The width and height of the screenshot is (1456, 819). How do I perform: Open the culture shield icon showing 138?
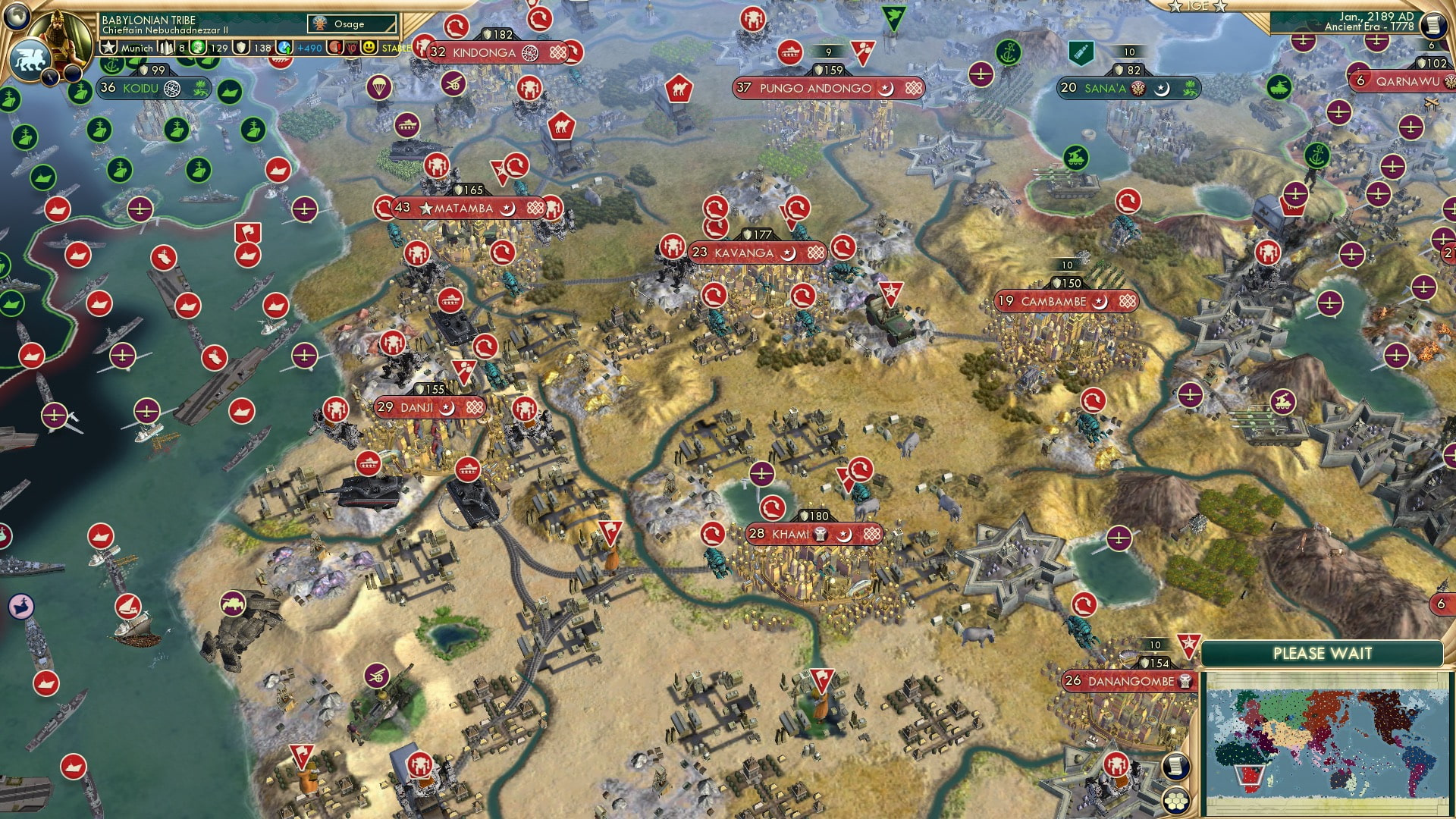241,47
